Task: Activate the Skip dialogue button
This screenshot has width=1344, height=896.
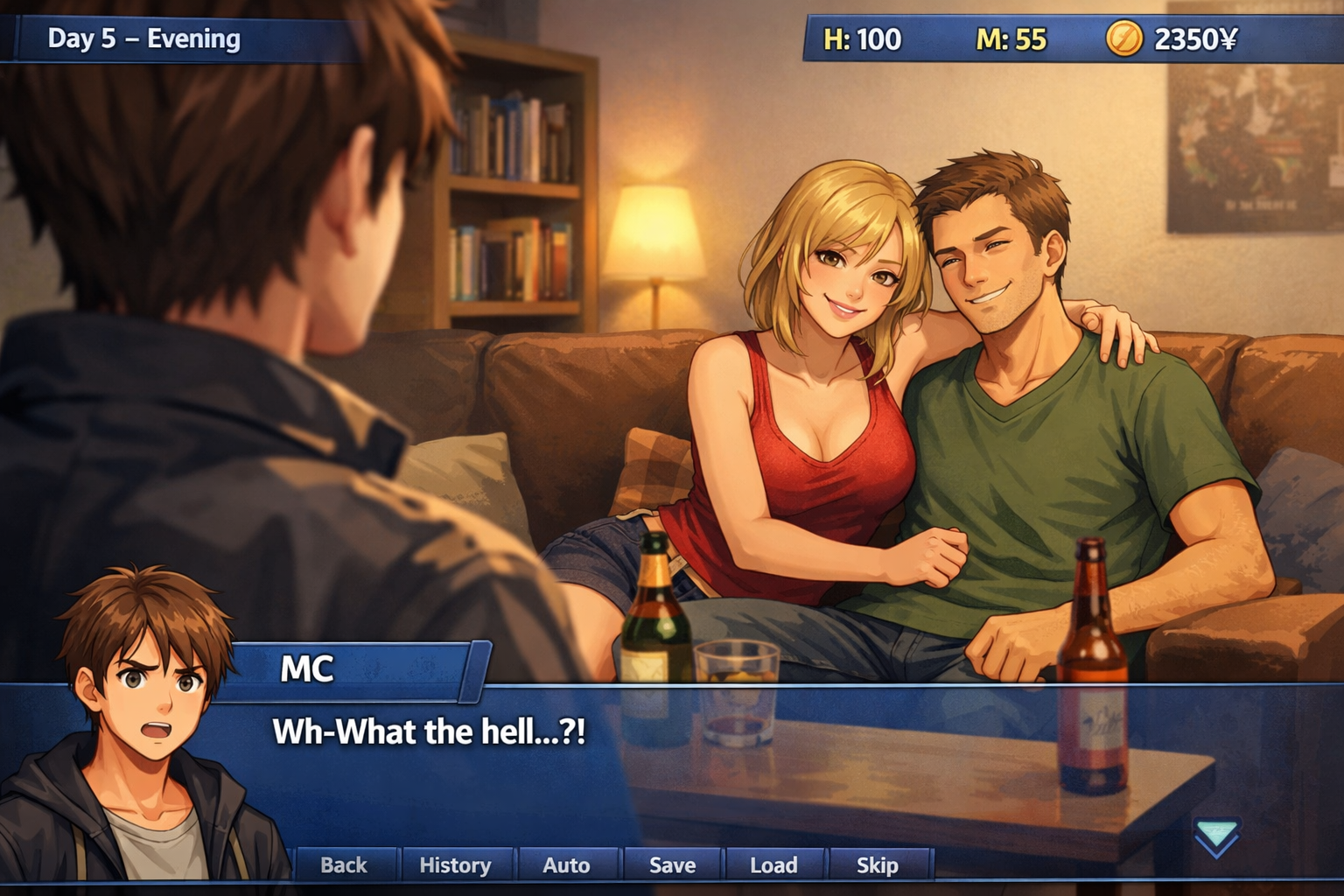Action: tap(877, 864)
